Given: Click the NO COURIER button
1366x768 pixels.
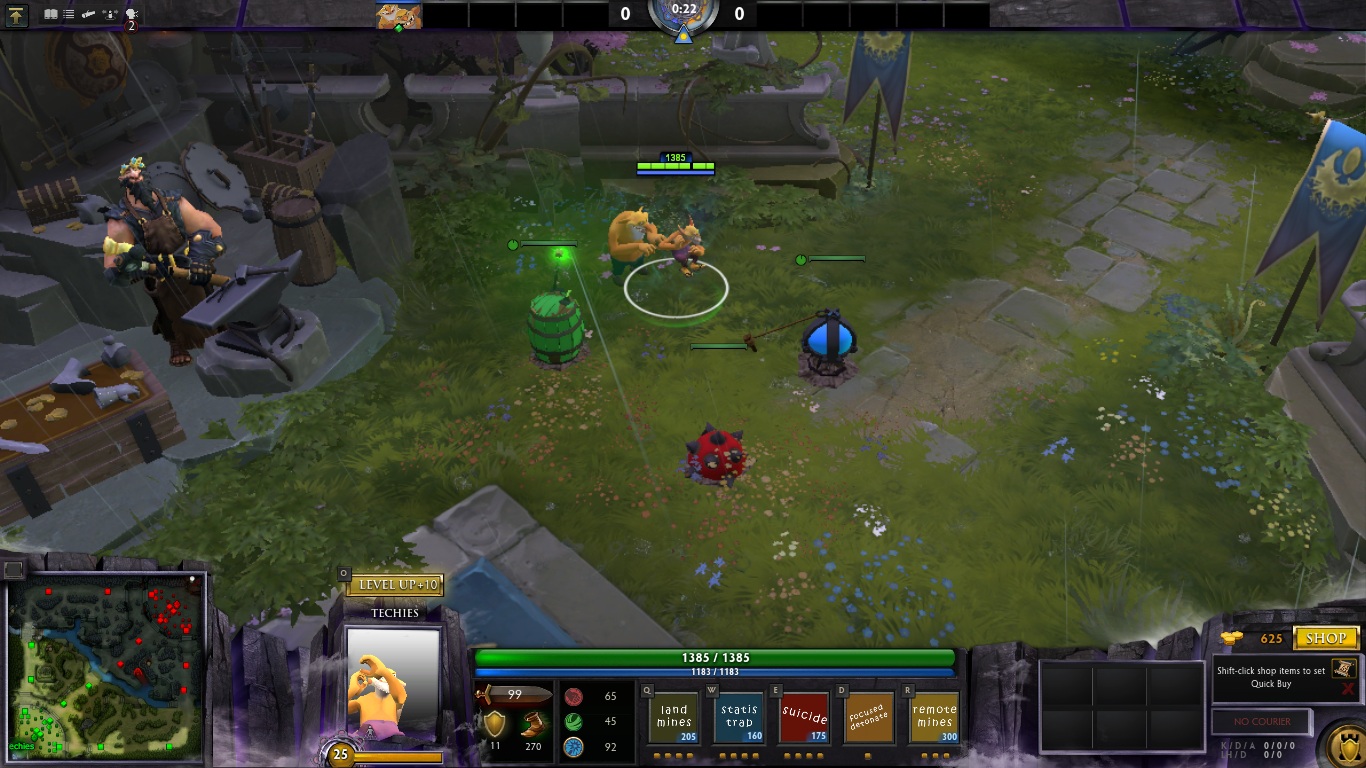Looking at the screenshot, I should [x=1262, y=721].
